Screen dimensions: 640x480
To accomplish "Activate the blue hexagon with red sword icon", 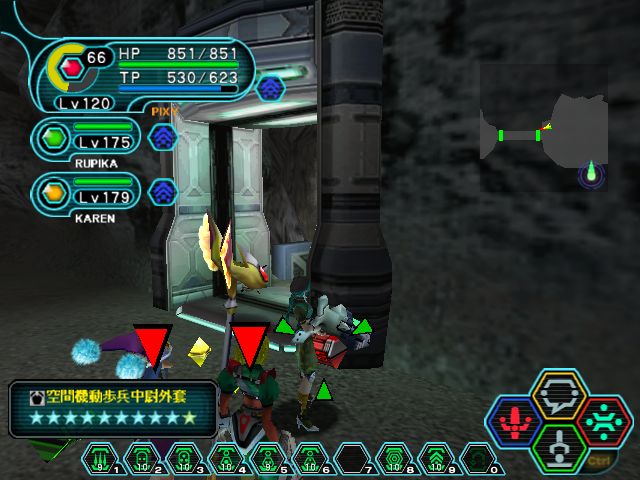I will pos(513,422).
